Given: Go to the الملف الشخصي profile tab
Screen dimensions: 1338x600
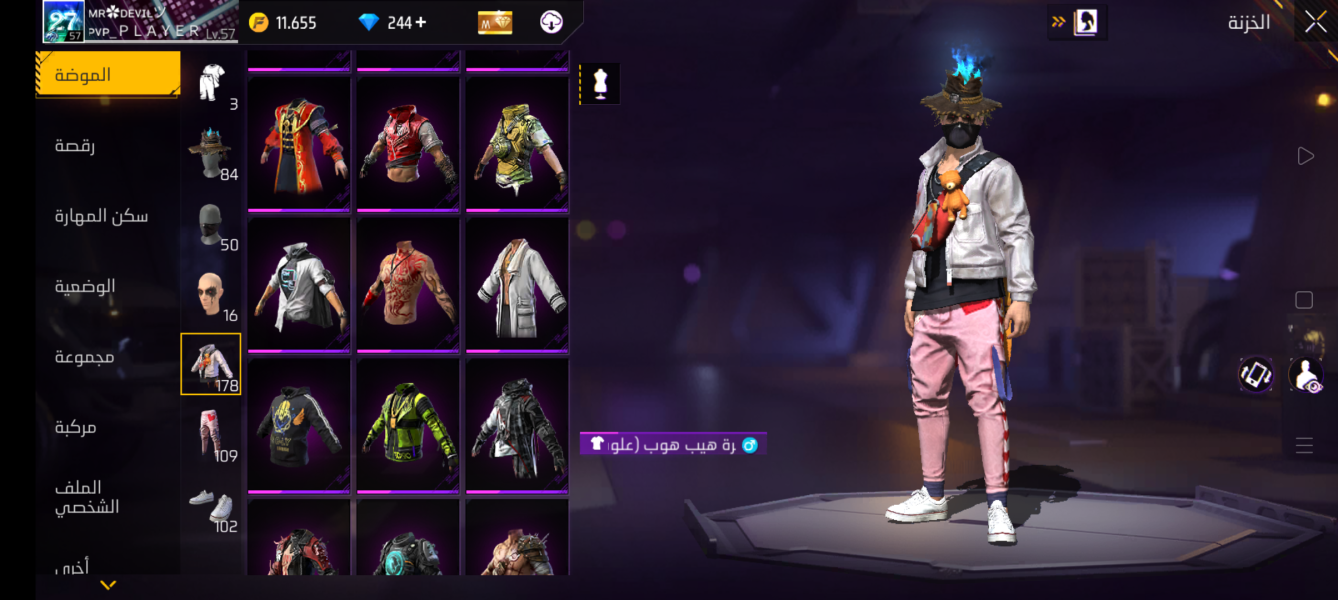Looking at the screenshot, I should tap(86, 497).
